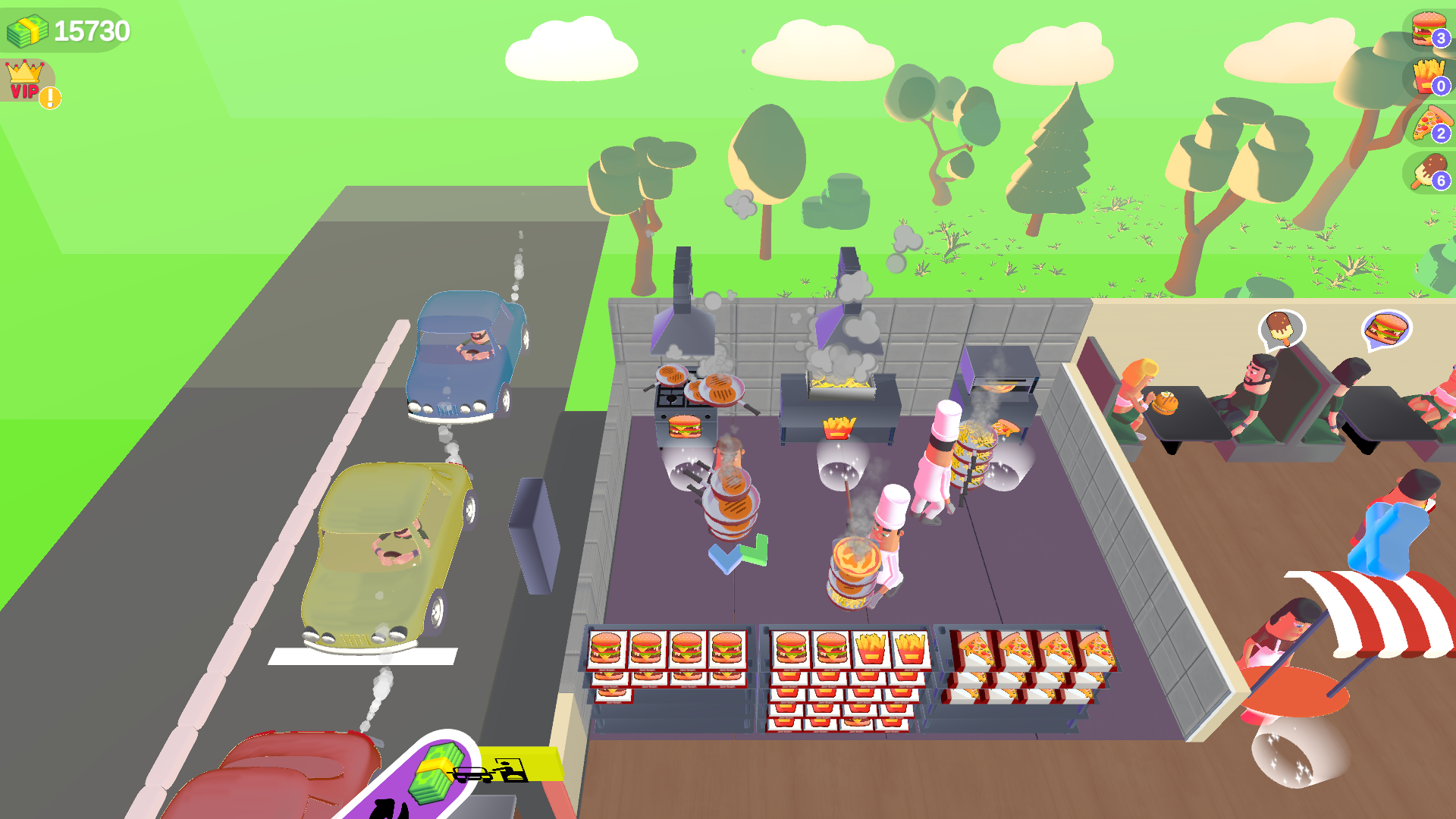Select the pizza storage shelf

click(1024, 660)
